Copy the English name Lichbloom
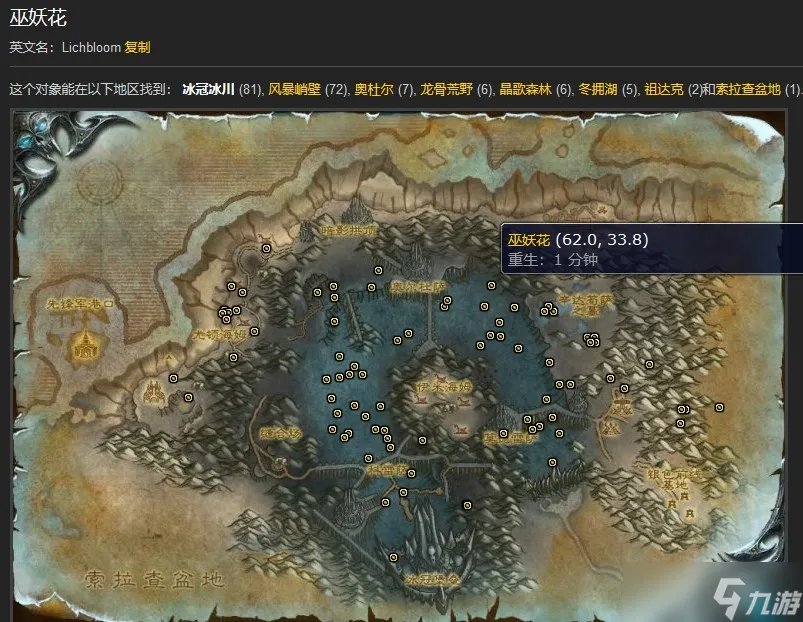 point(138,47)
